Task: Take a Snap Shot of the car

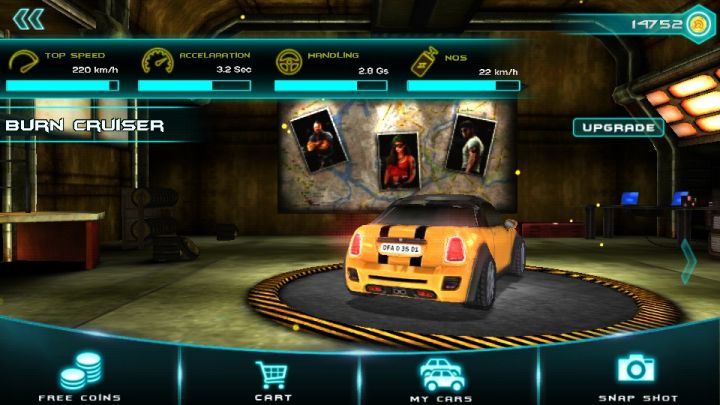Action: (x=637, y=376)
